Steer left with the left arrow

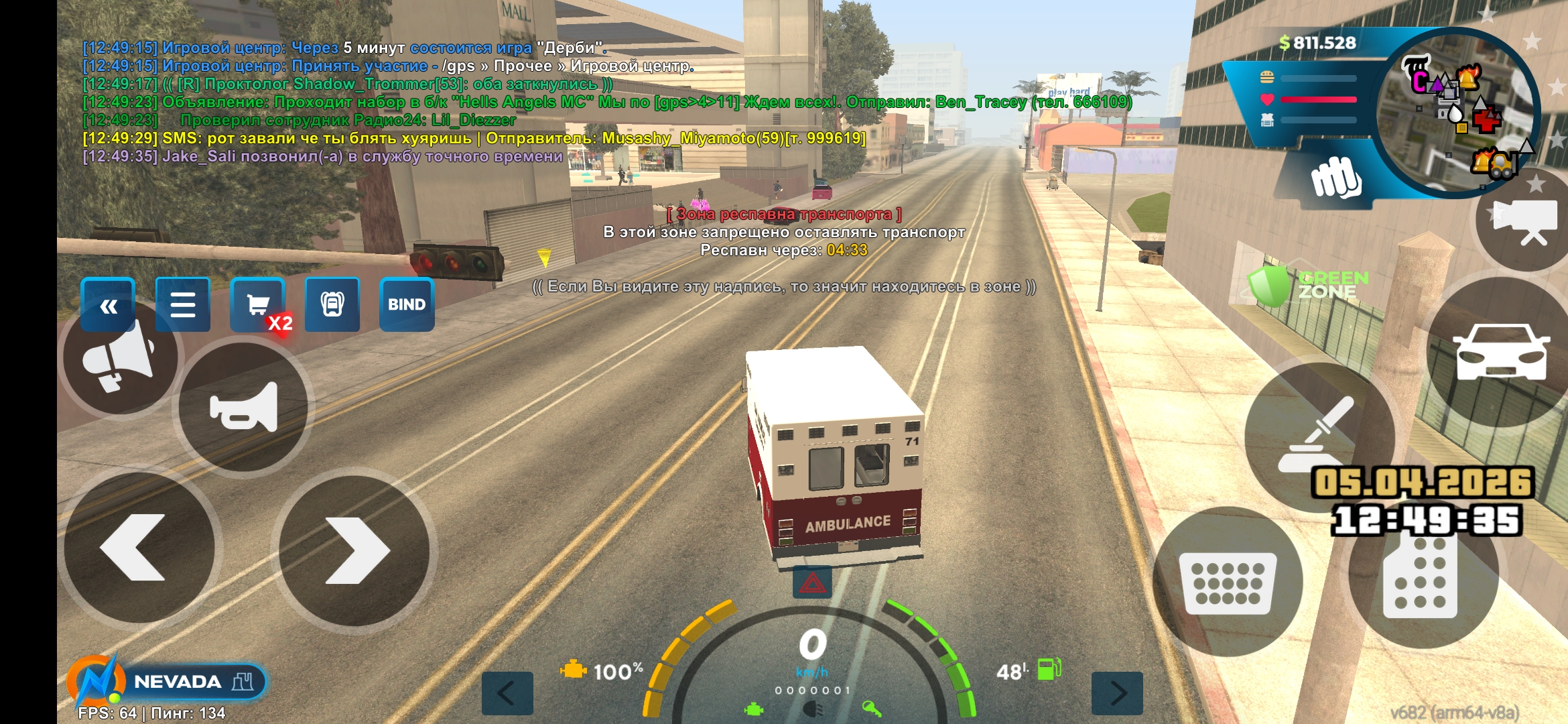click(139, 548)
